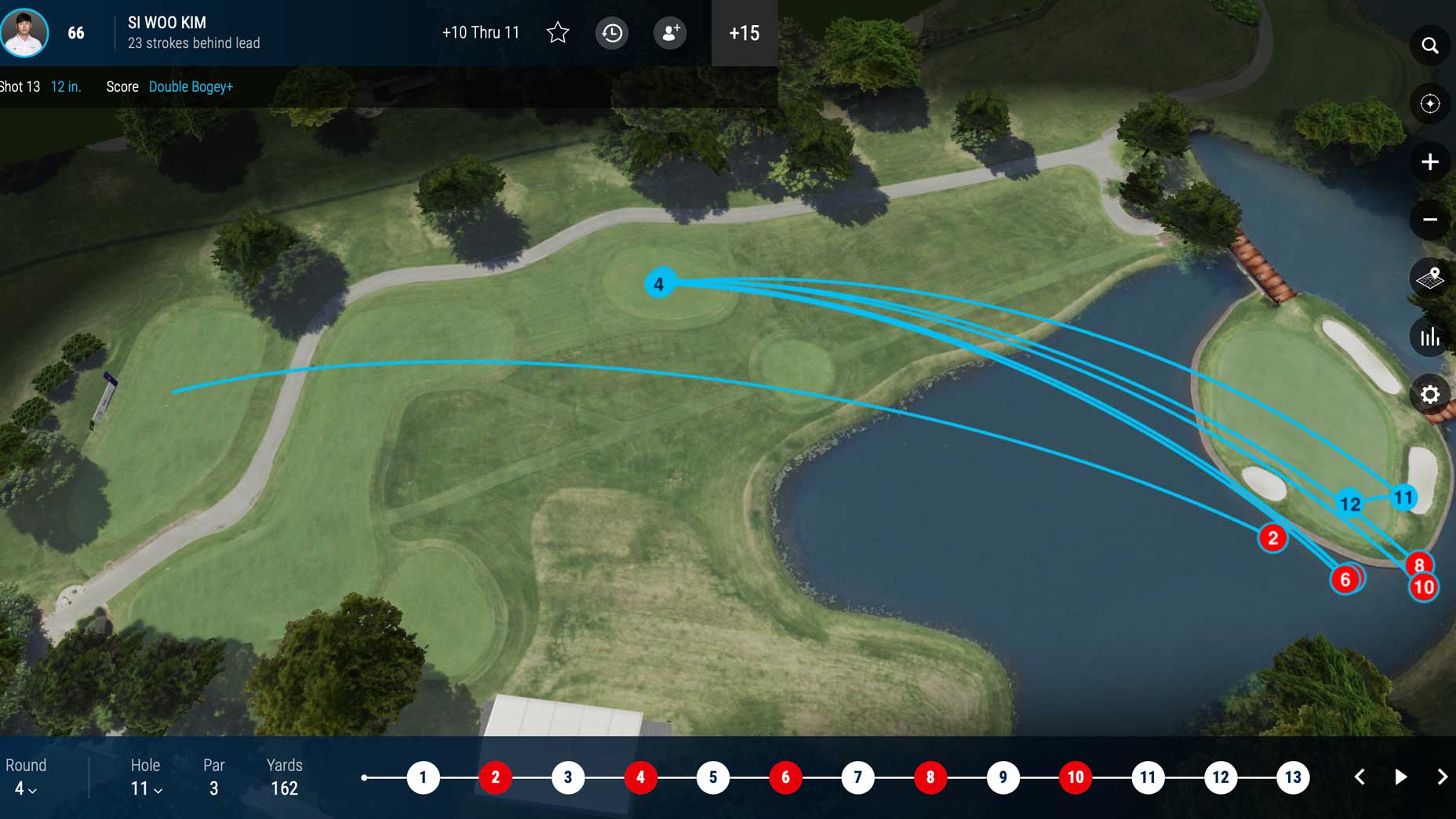Select red shot 10 on the timeline
This screenshot has width=1456, height=819.
click(x=1075, y=777)
